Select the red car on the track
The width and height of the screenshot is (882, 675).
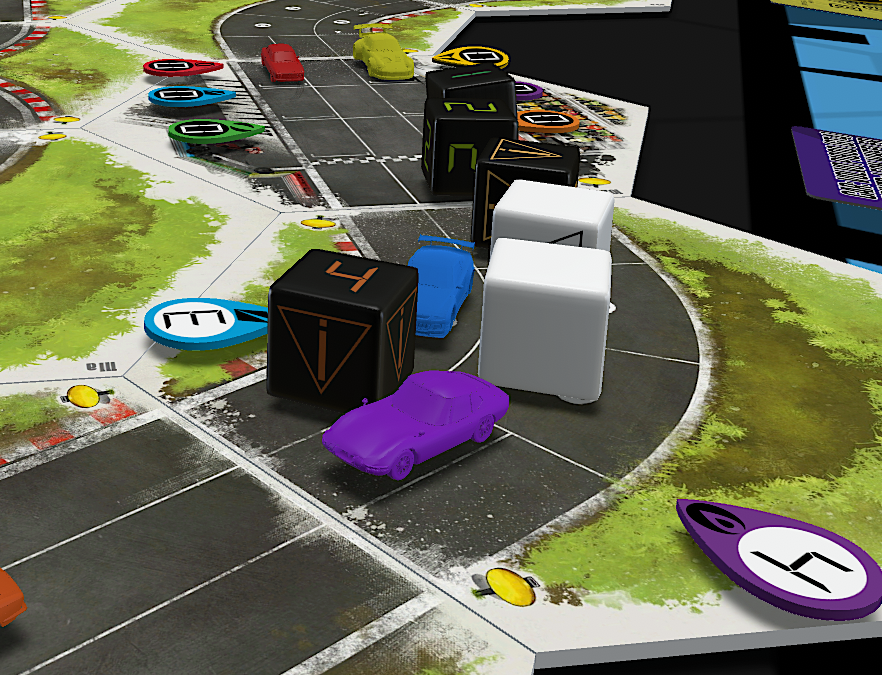tap(283, 62)
